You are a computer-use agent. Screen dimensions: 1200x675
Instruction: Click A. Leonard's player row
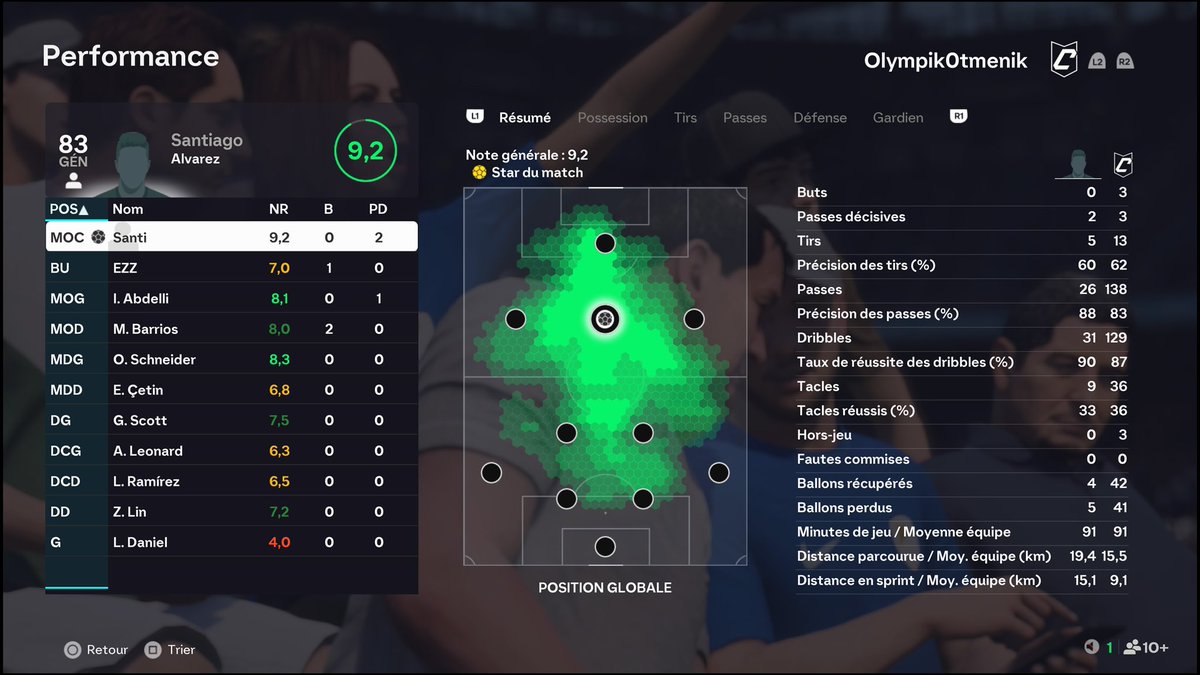point(231,451)
